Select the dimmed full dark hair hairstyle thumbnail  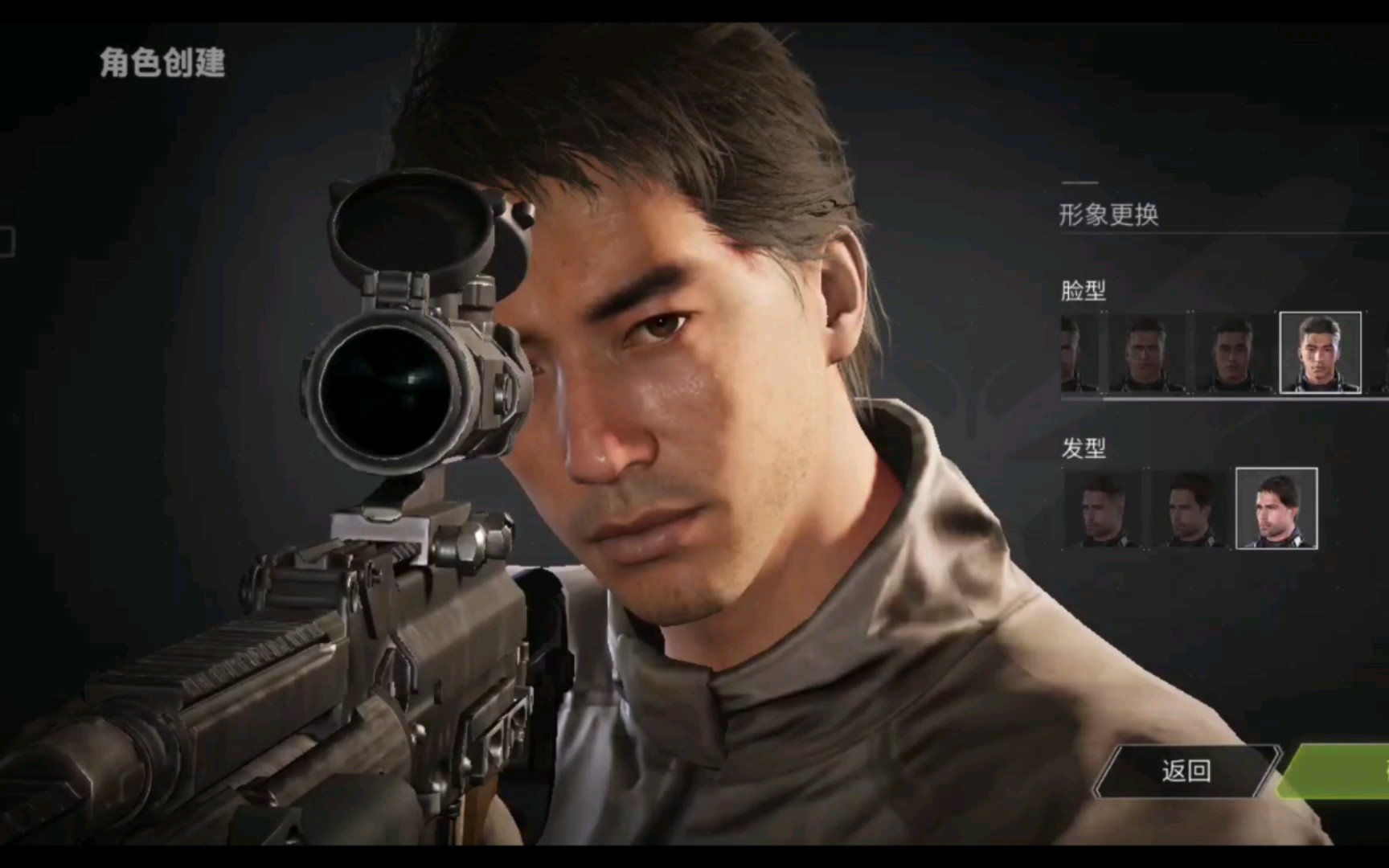pyautogui.click(x=1189, y=508)
